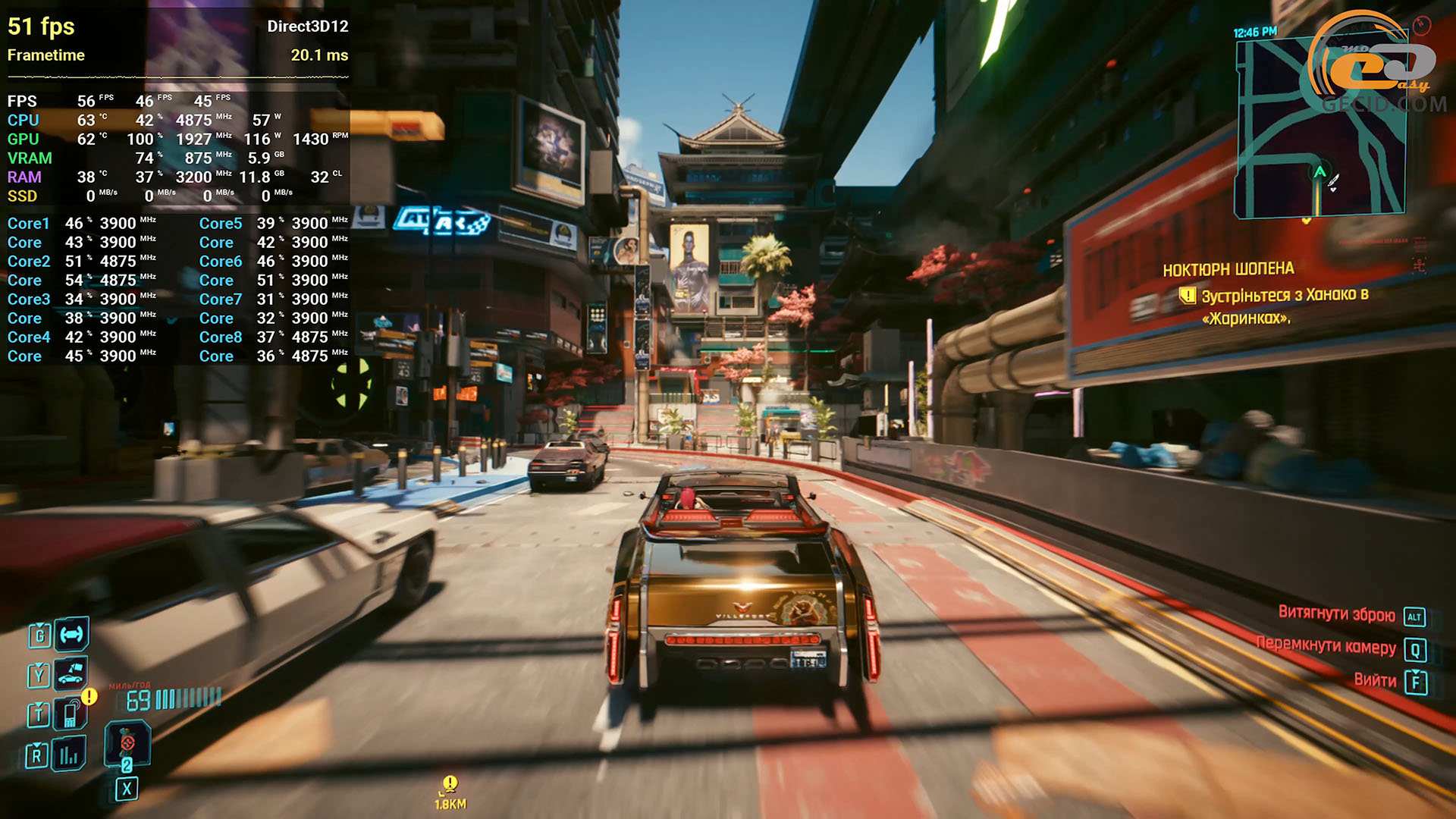The image size is (1456, 819).
Task: Click the quest objective exclamation icon
Action: coord(1187,296)
